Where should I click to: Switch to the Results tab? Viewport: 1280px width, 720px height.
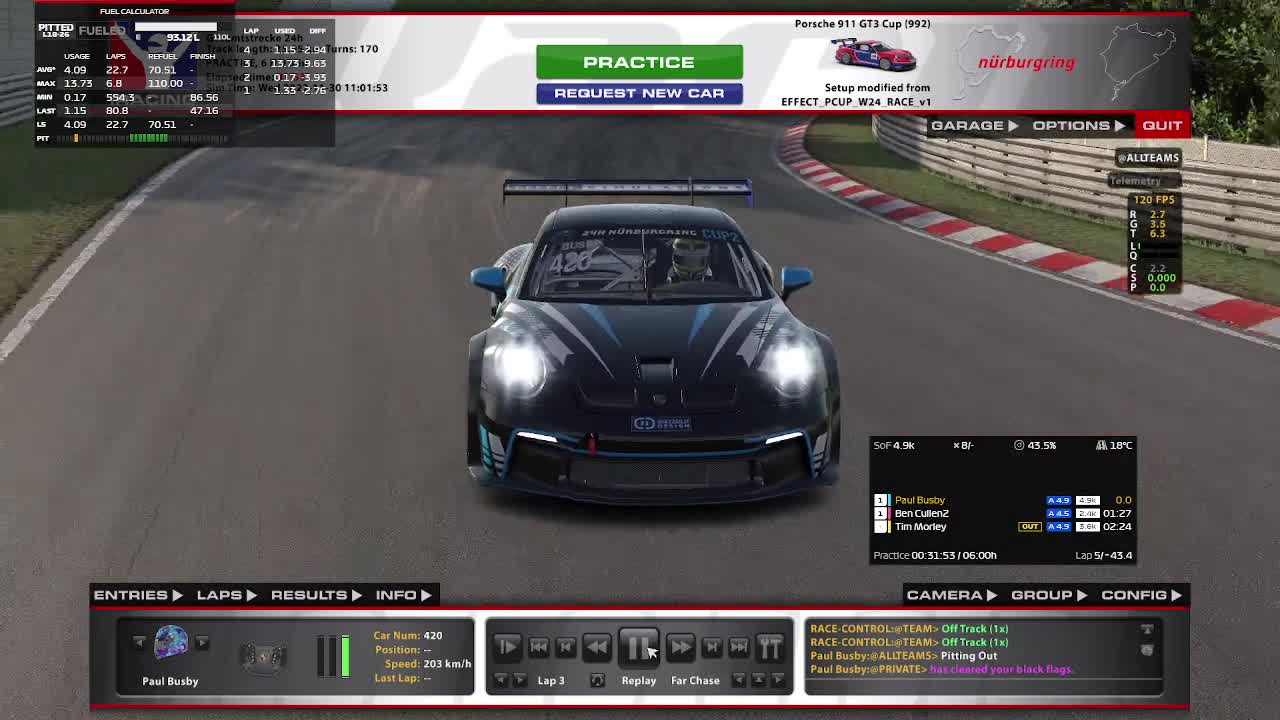315,595
